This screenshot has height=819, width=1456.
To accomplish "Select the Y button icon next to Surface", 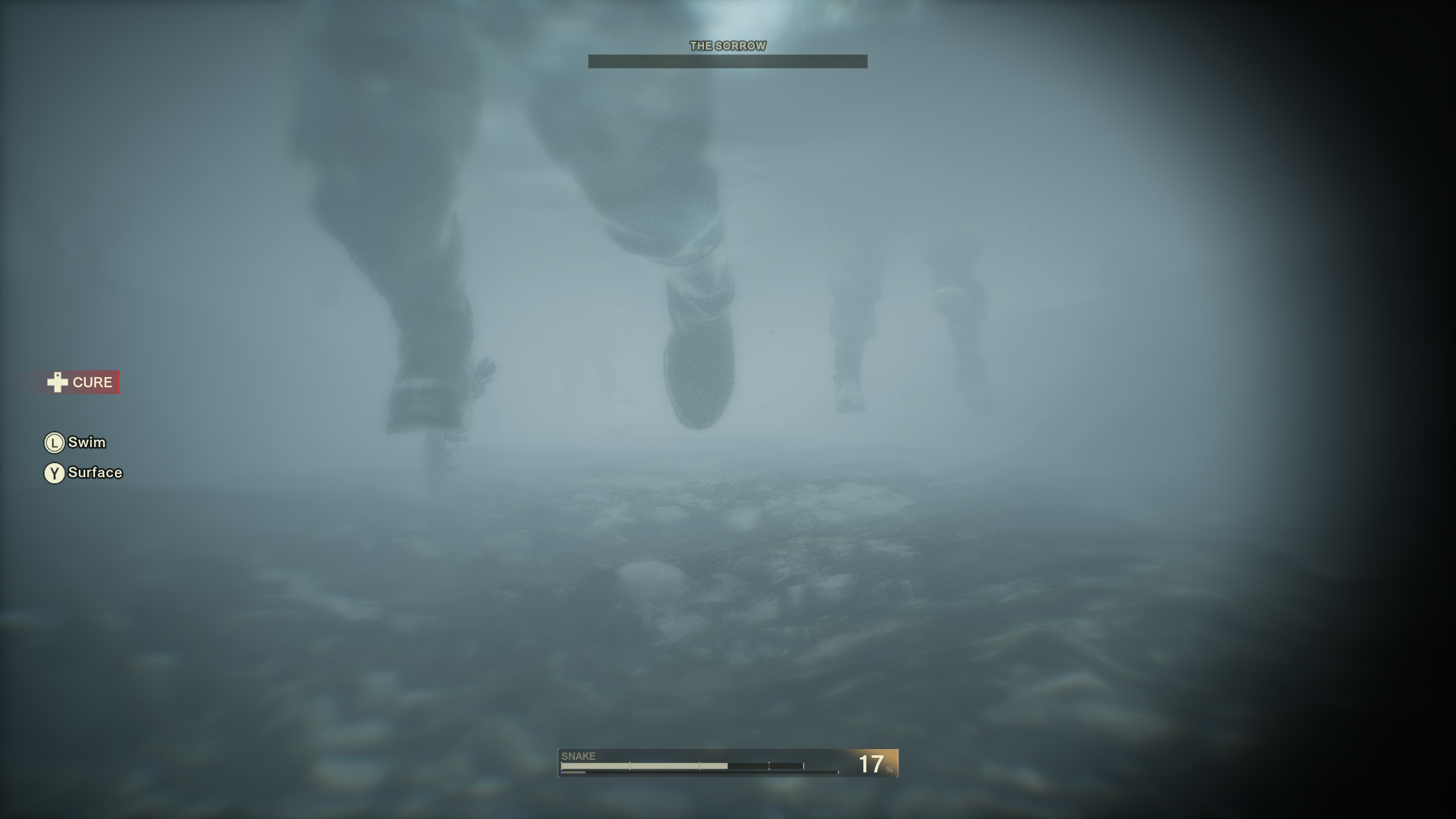I will (x=55, y=473).
